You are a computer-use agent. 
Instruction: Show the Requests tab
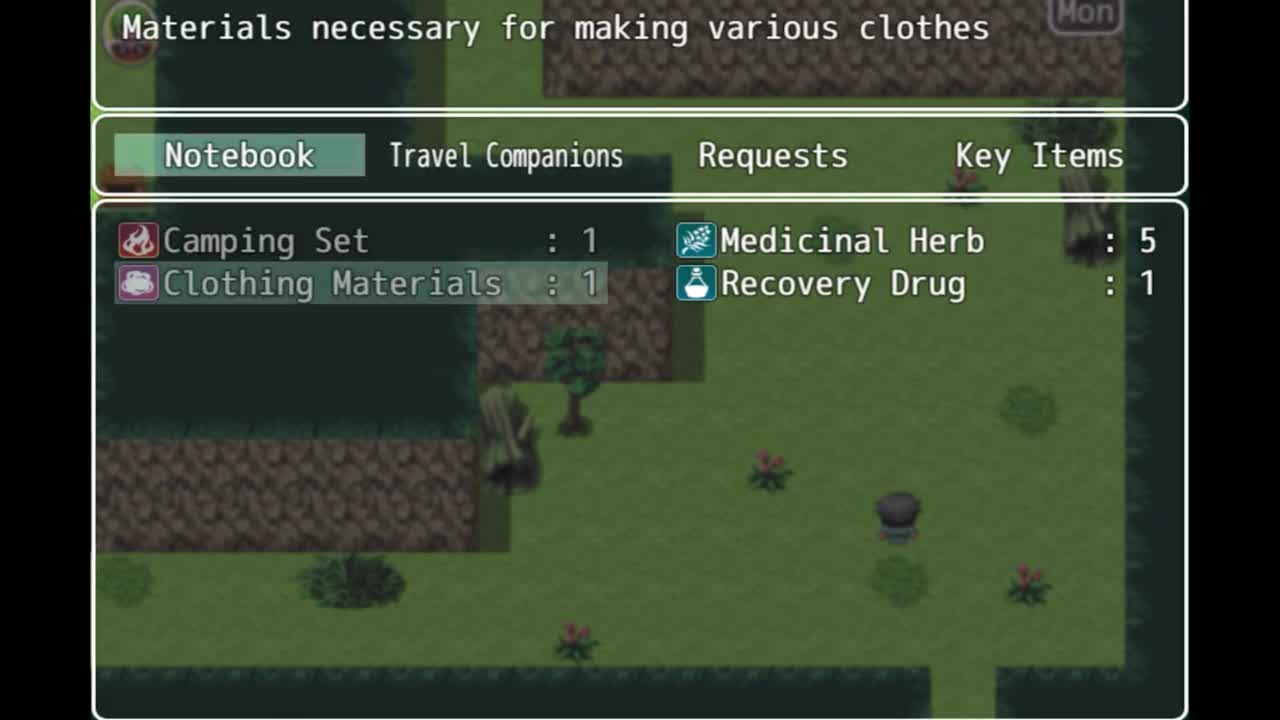[772, 156]
